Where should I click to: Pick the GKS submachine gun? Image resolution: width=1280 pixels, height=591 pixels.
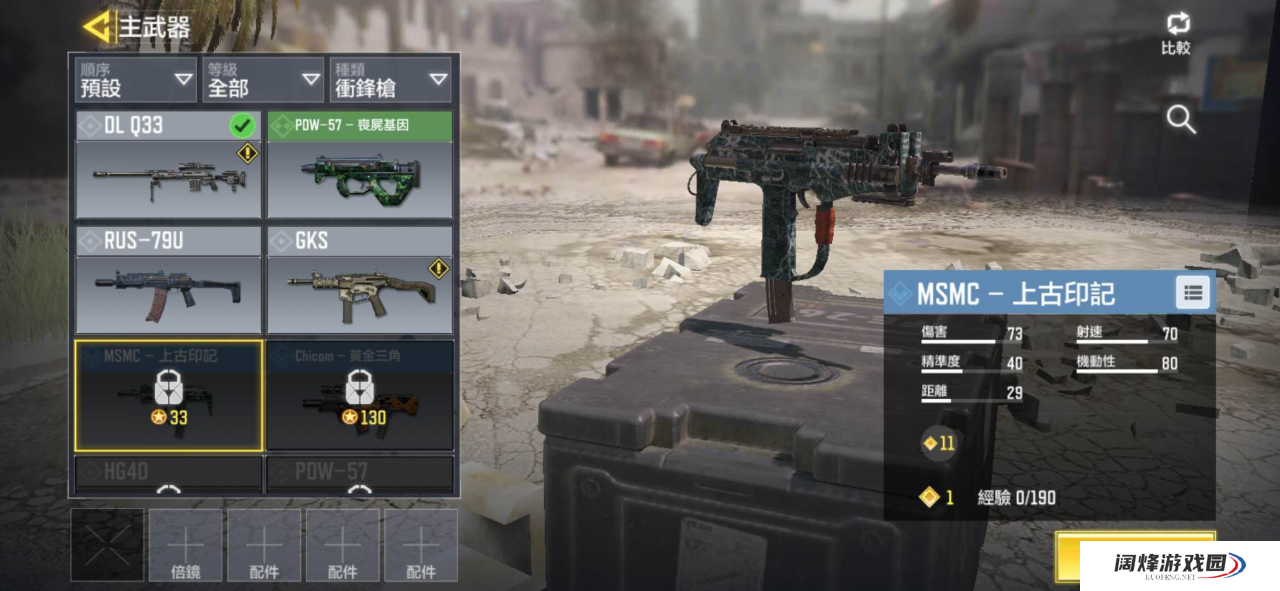[x=360, y=280]
